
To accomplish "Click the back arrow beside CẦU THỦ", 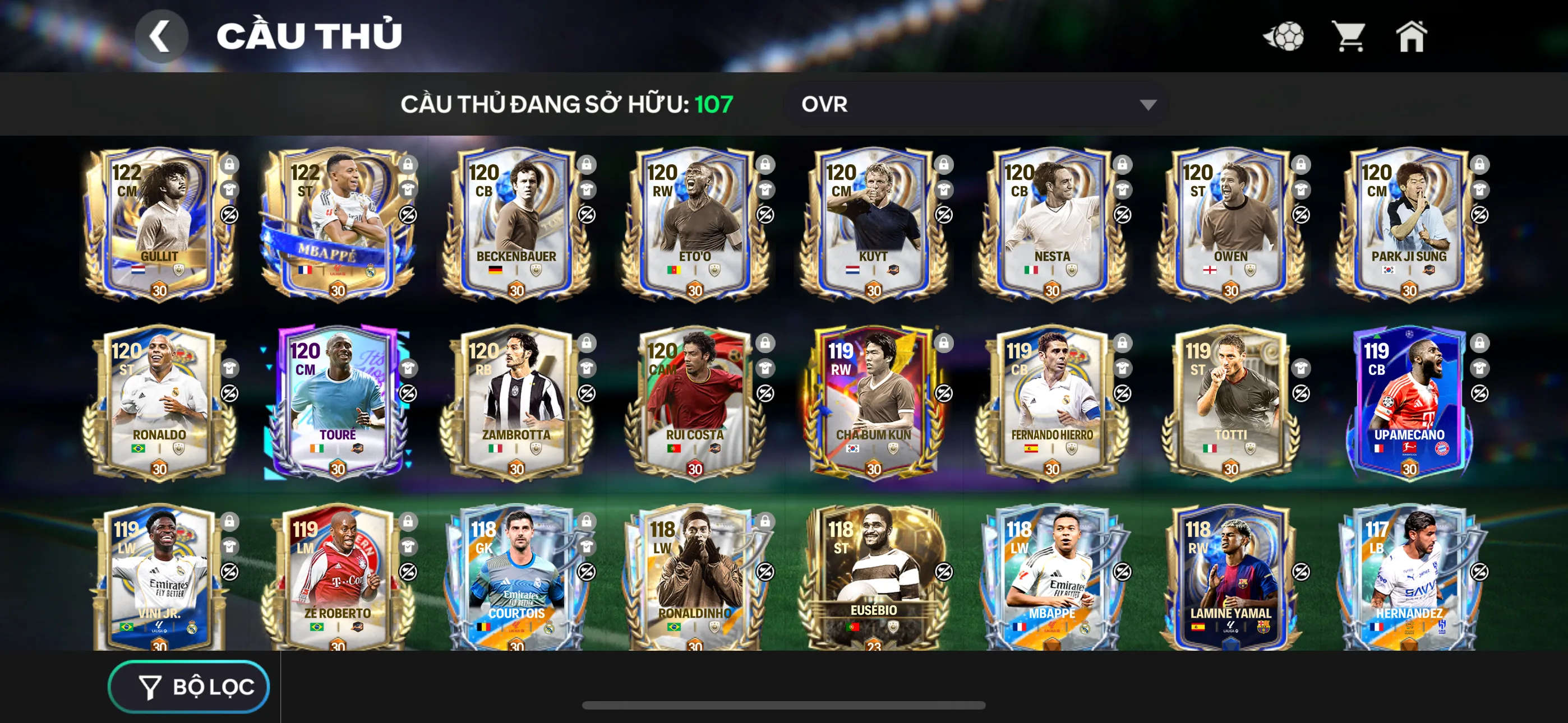I will point(162,35).
